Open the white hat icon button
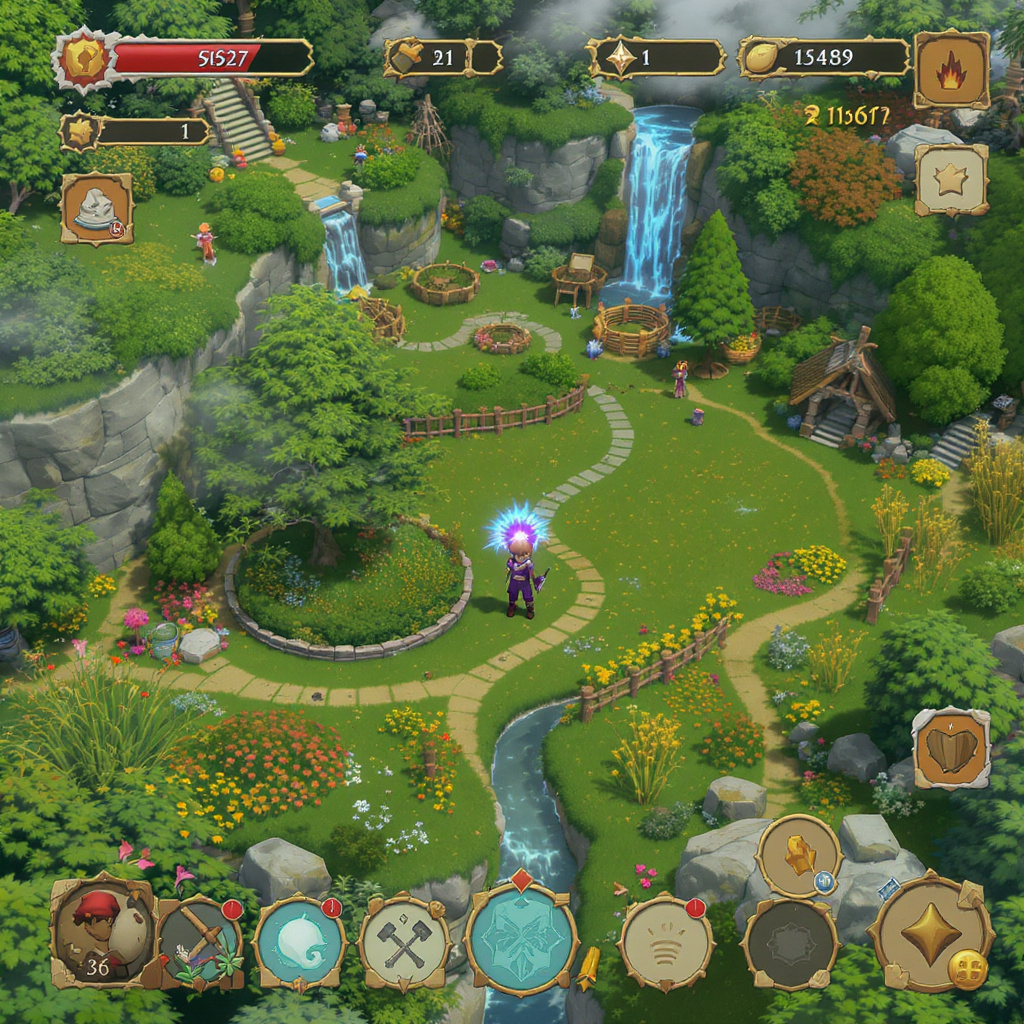This screenshot has width=1024, height=1024. (97, 209)
